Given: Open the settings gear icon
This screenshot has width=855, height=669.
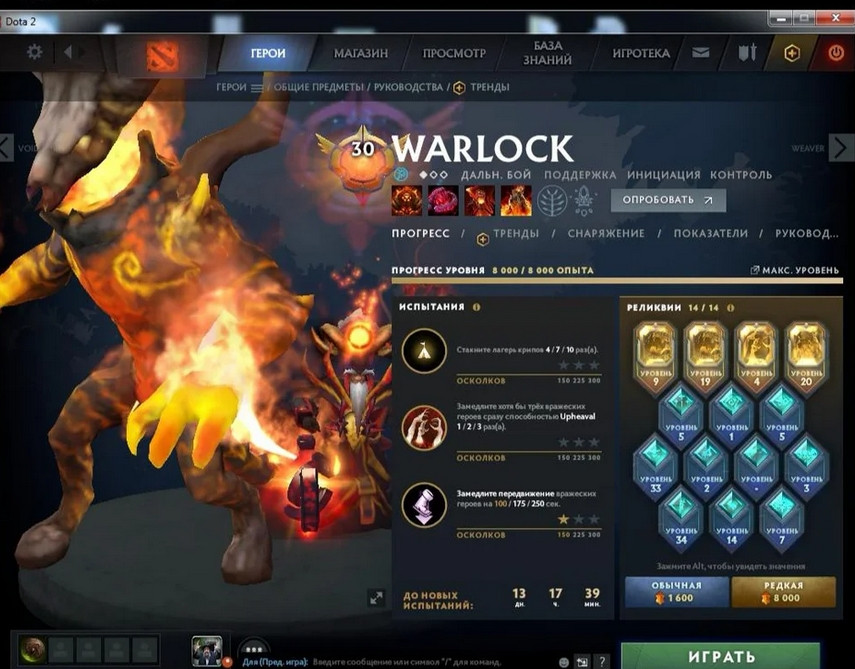Looking at the screenshot, I should [35, 52].
